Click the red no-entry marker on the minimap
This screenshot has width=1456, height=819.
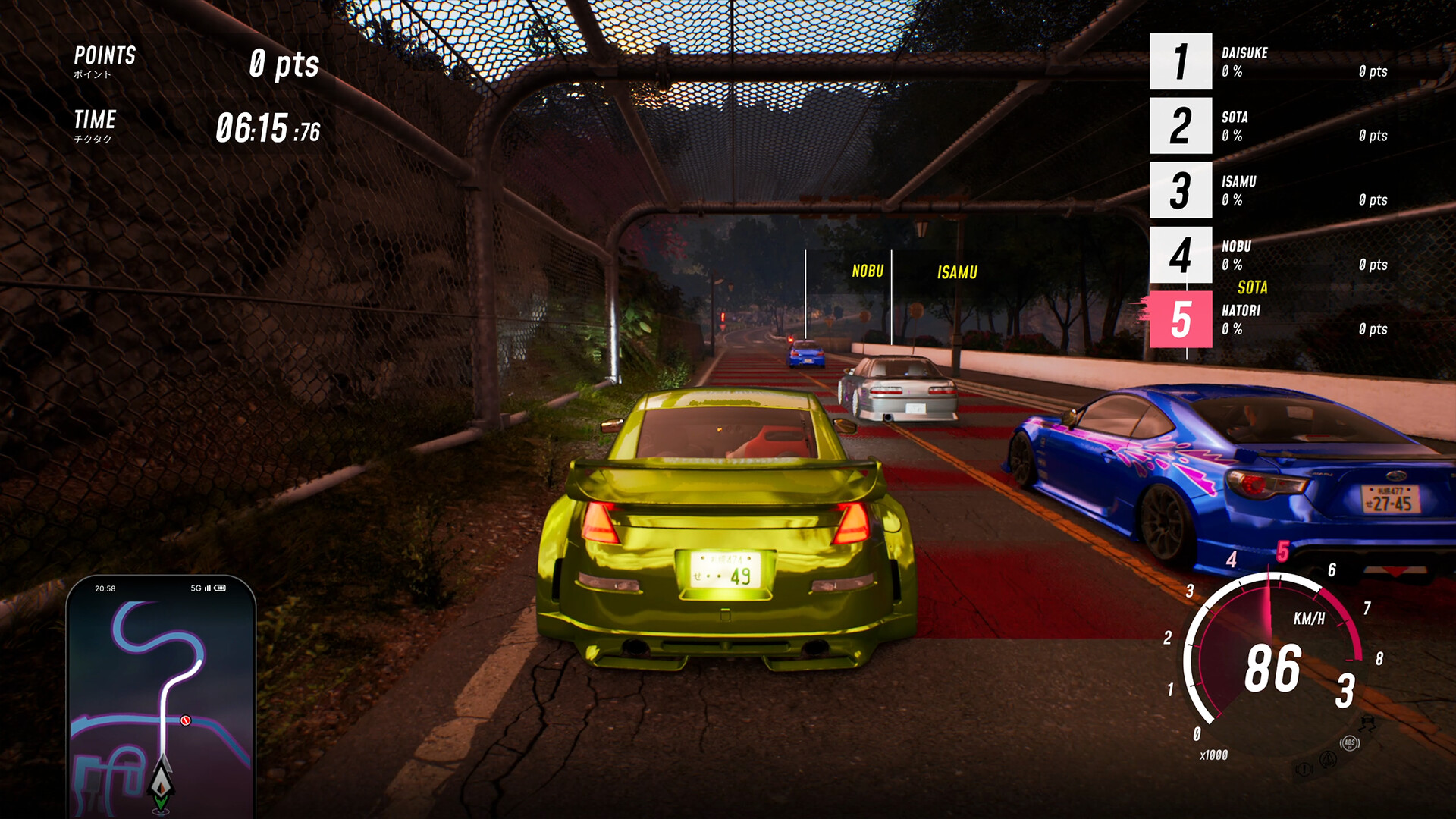click(186, 720)
